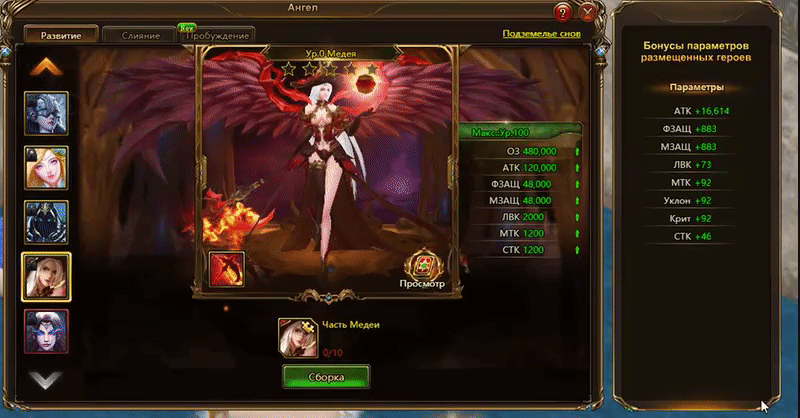Select the blonde angel portrait
The image size is (800, 418).
[x=47, y=167]
